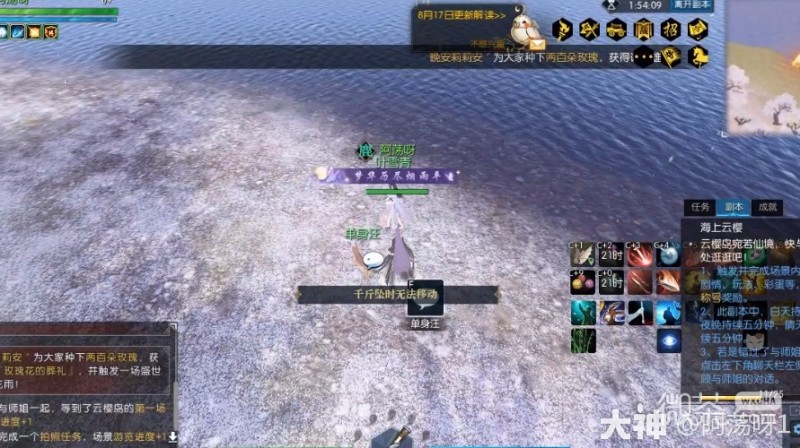This screenshot has height=448, width=800.
Task: Use the glowing blue eye skill
Action: (668, 340)
